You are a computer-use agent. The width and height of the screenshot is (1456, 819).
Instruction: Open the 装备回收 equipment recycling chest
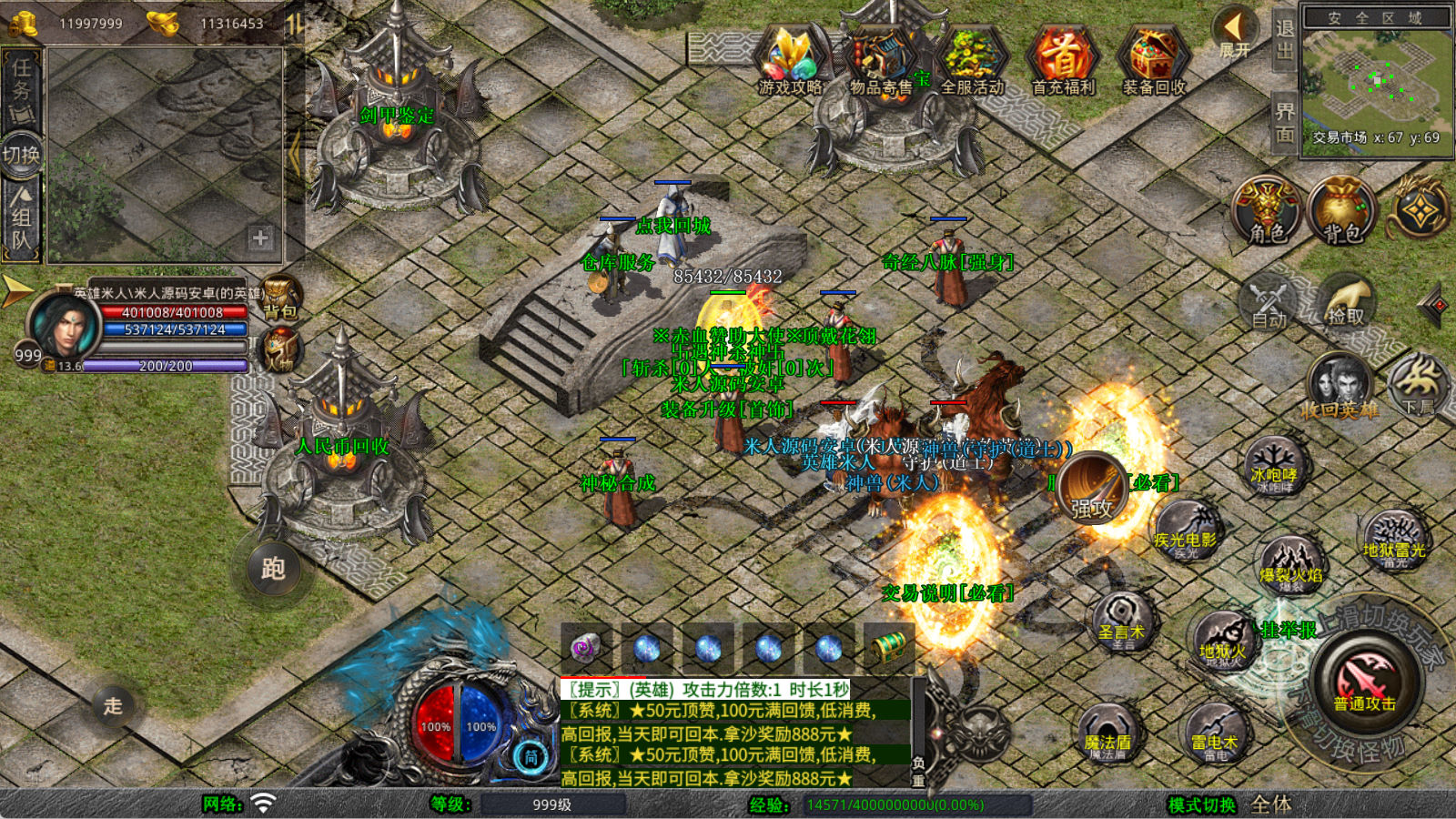pos(1153,60)
